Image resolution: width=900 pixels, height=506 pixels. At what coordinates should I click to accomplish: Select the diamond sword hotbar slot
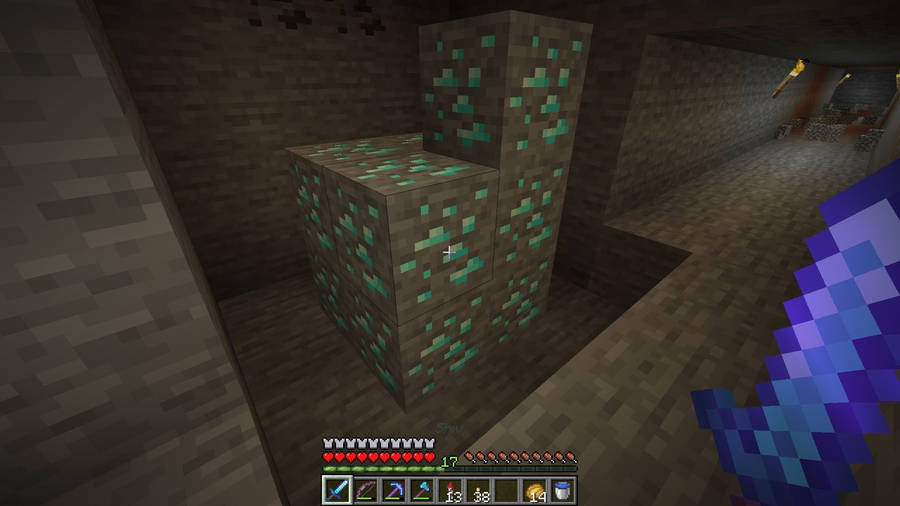(x=337, y=490)
